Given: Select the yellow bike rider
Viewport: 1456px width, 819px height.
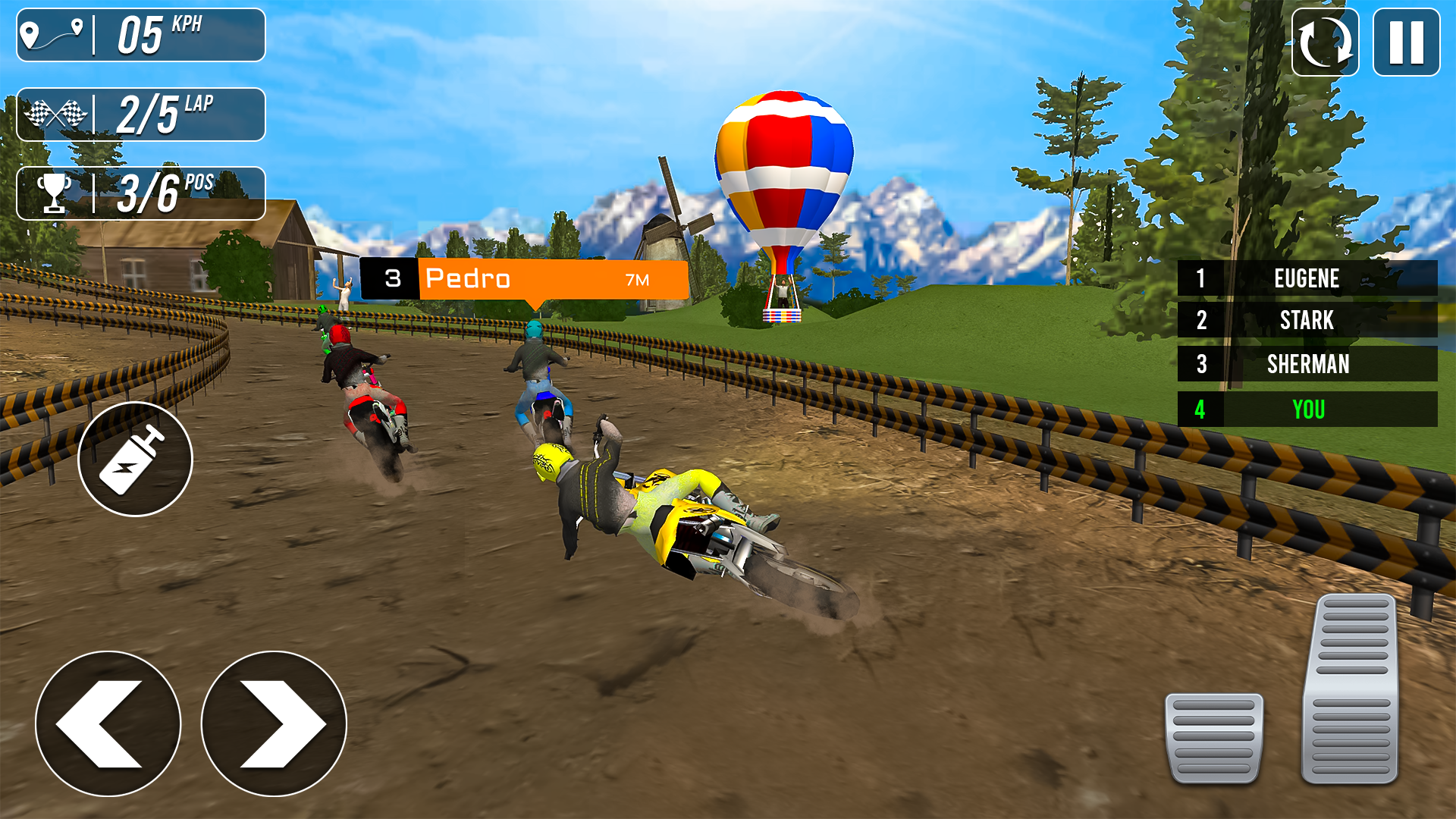Looking at the screenshot, I should click(652, 493).
